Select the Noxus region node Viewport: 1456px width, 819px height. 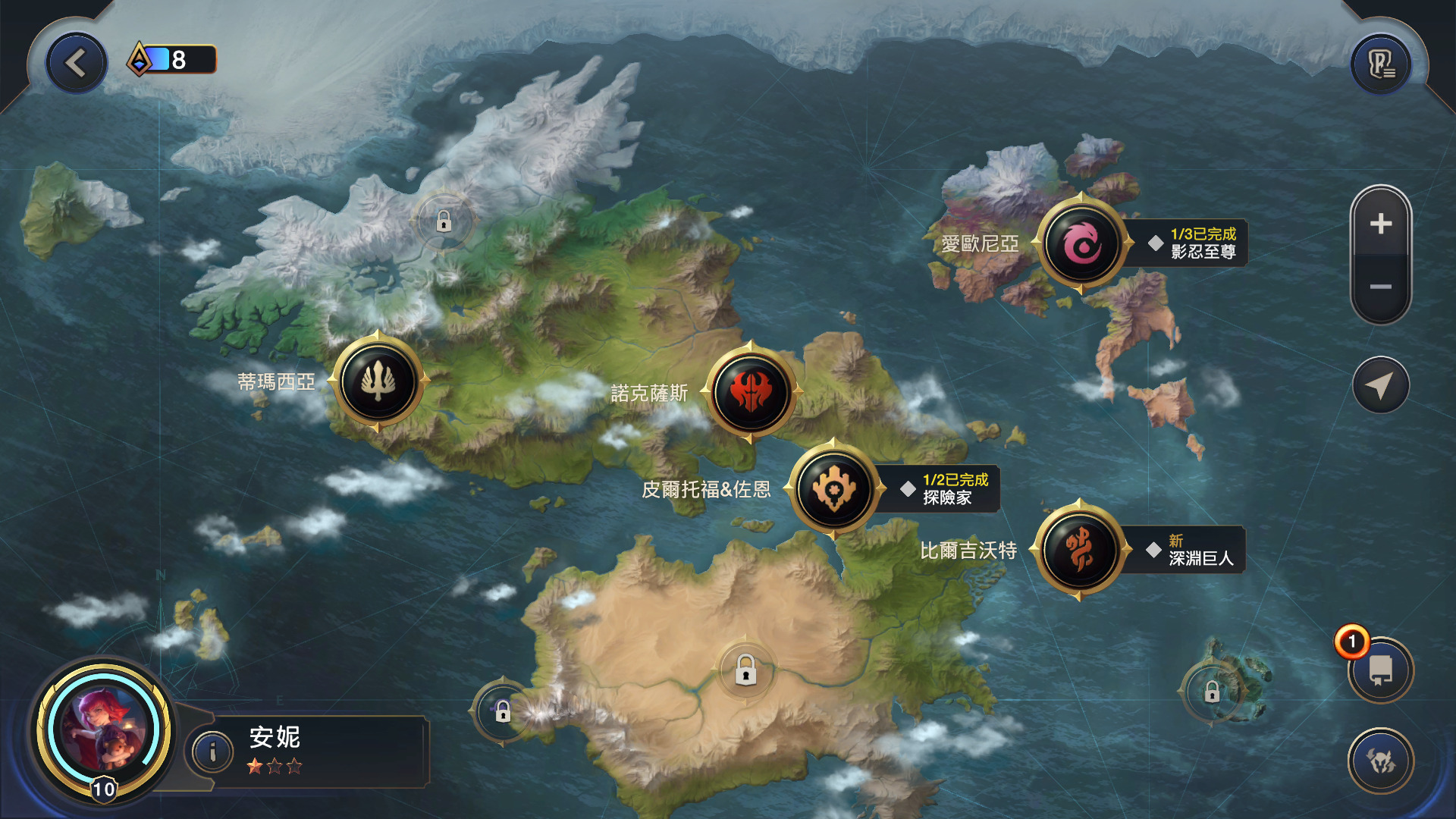[x=751, y=392]
